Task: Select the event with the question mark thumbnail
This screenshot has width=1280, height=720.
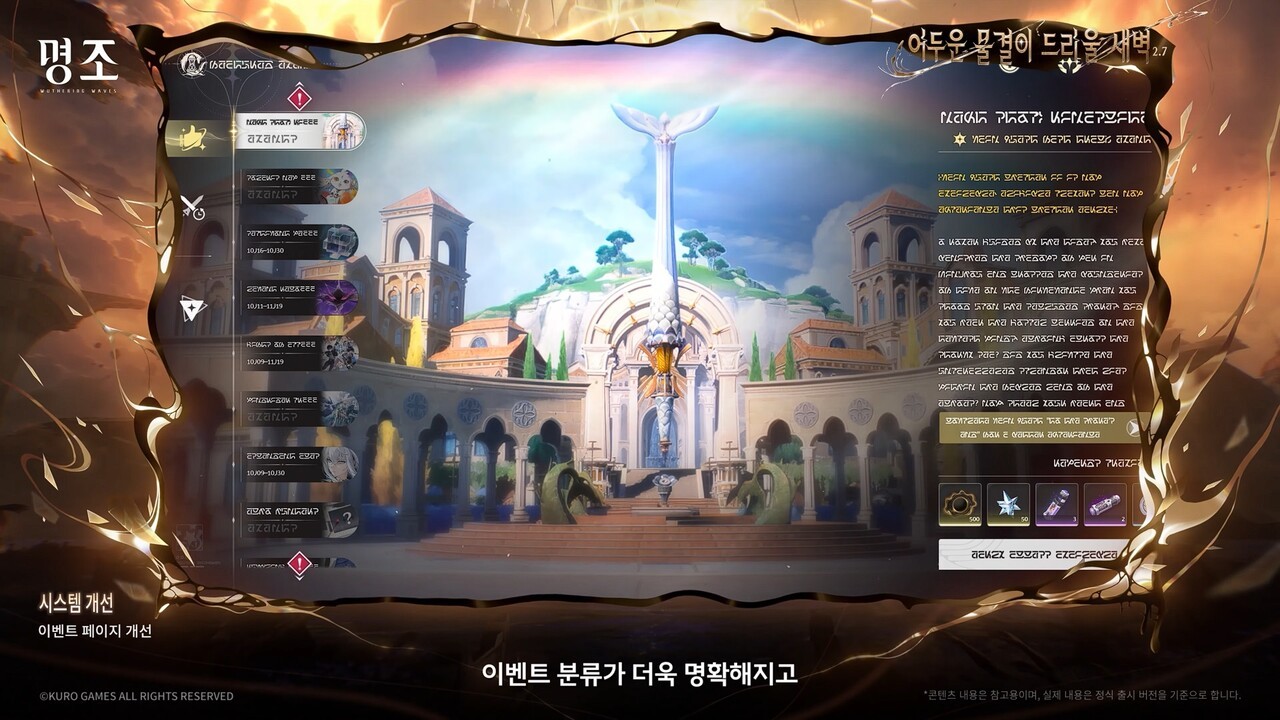Action: pos(299,520)
